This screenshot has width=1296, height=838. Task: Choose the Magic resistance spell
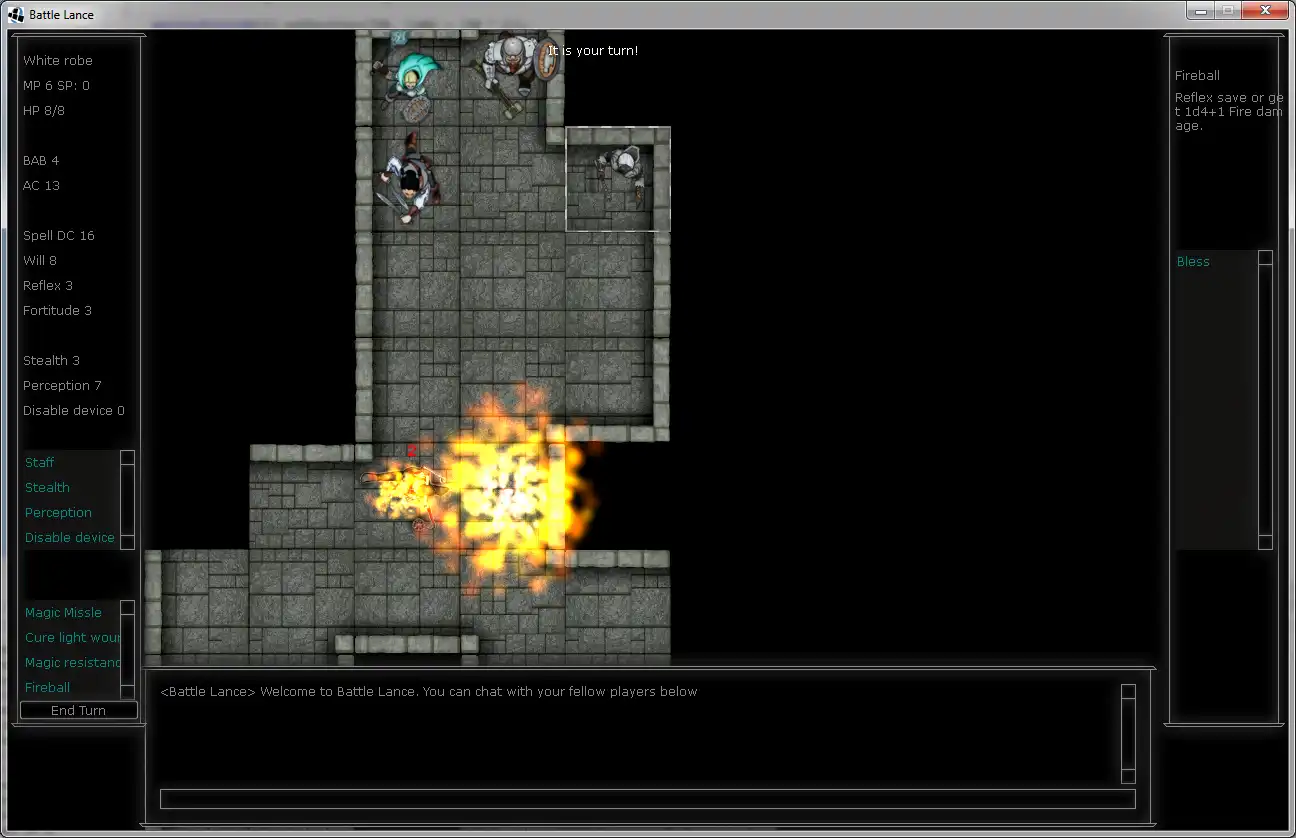pos(72,662)
